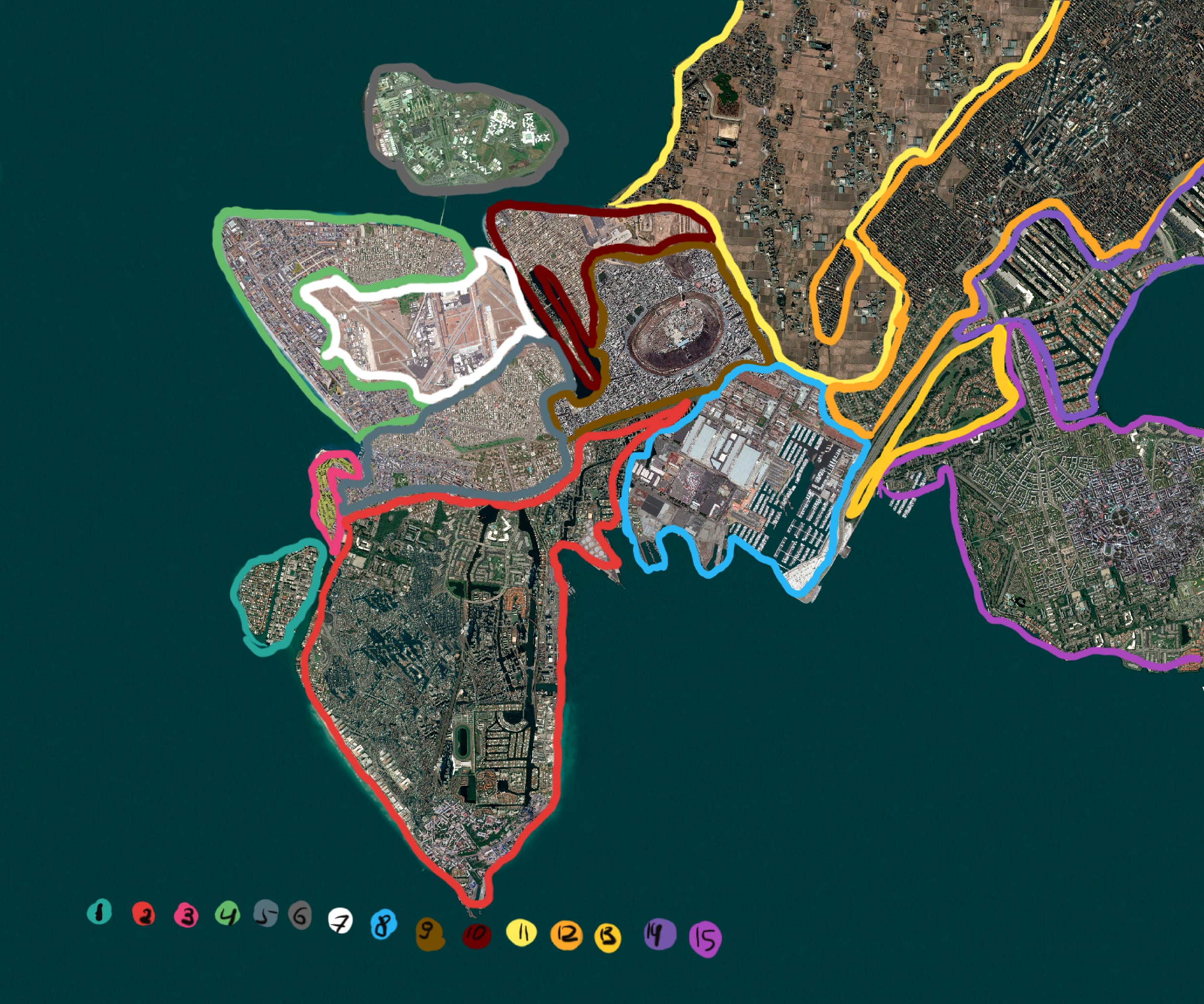Pick the green legend marker numbered 4
The image size is (1204, 1004).
click(227, 914)
